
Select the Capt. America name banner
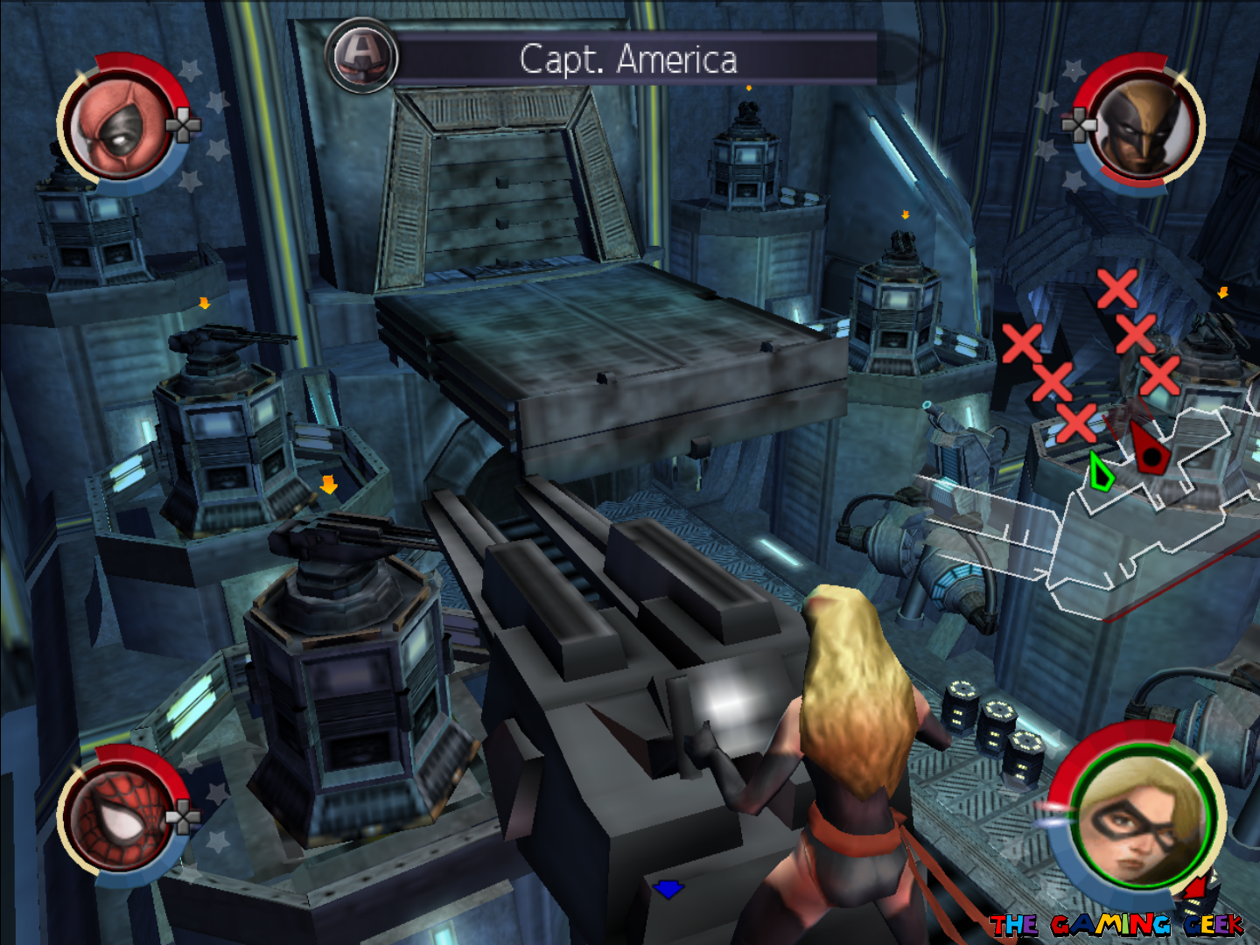tap(630, 59)
